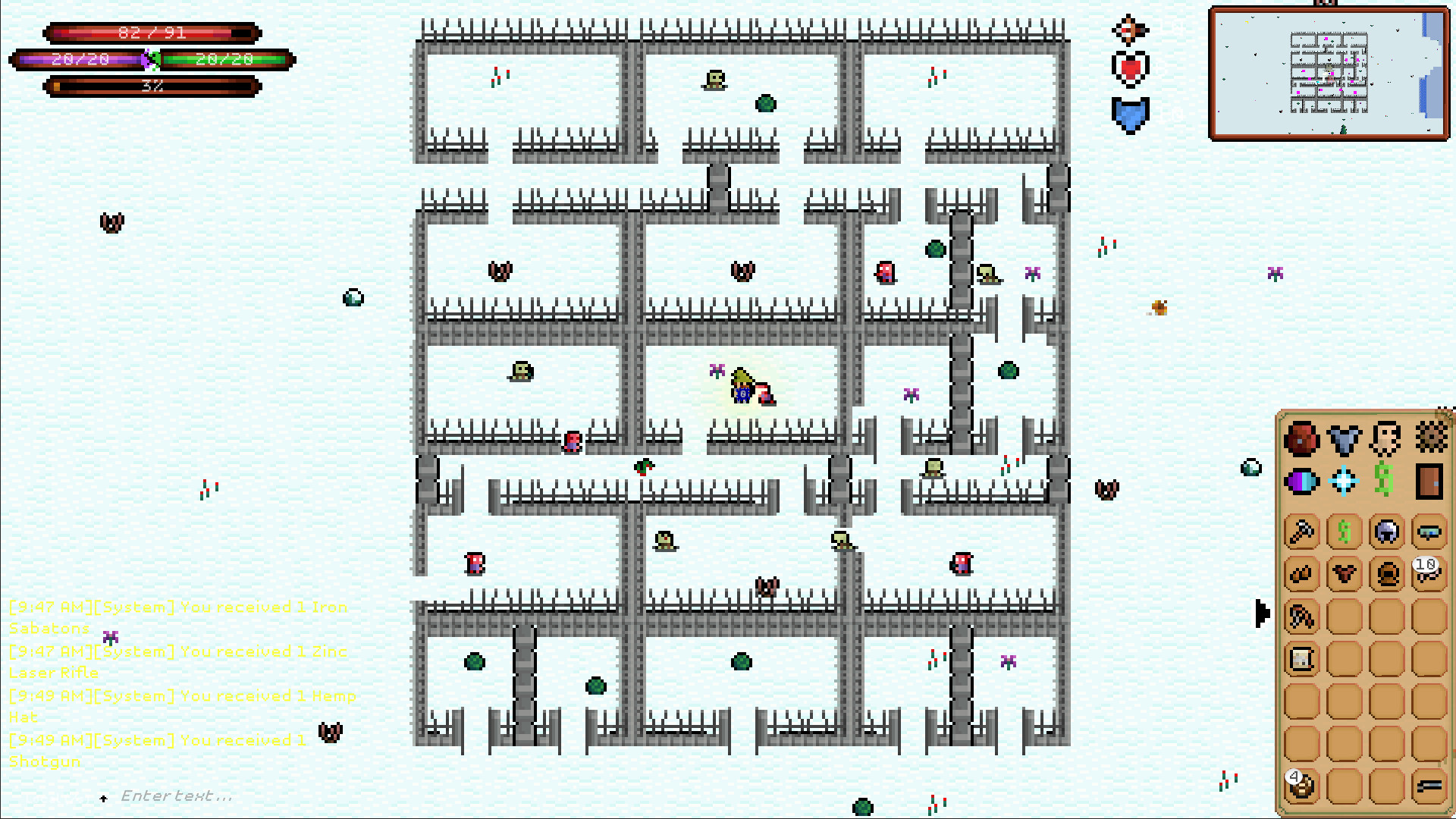1456x819 pixels.
Task: Open the red backpack item
Action: pos(1301,438)
